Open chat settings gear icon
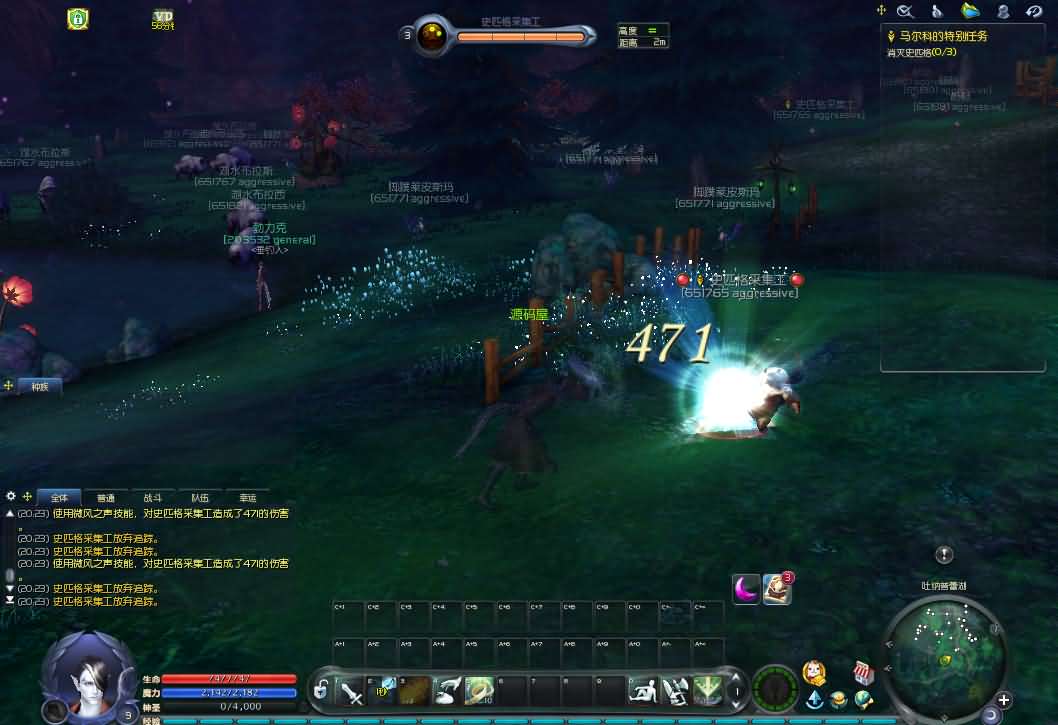Screen dimensions: 1058x725 click(11, 496)
